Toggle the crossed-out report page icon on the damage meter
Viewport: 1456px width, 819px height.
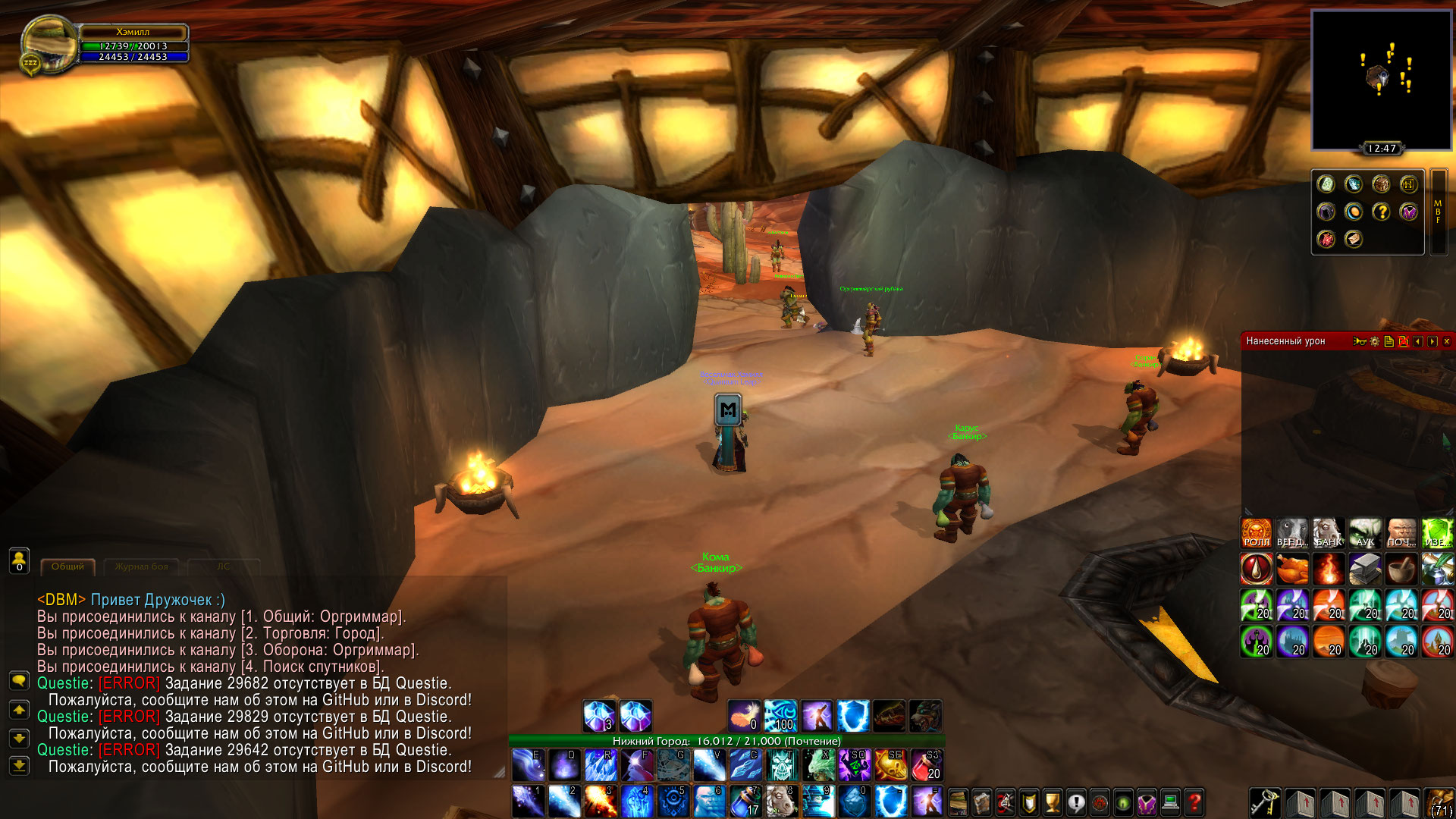point(1404,341)
